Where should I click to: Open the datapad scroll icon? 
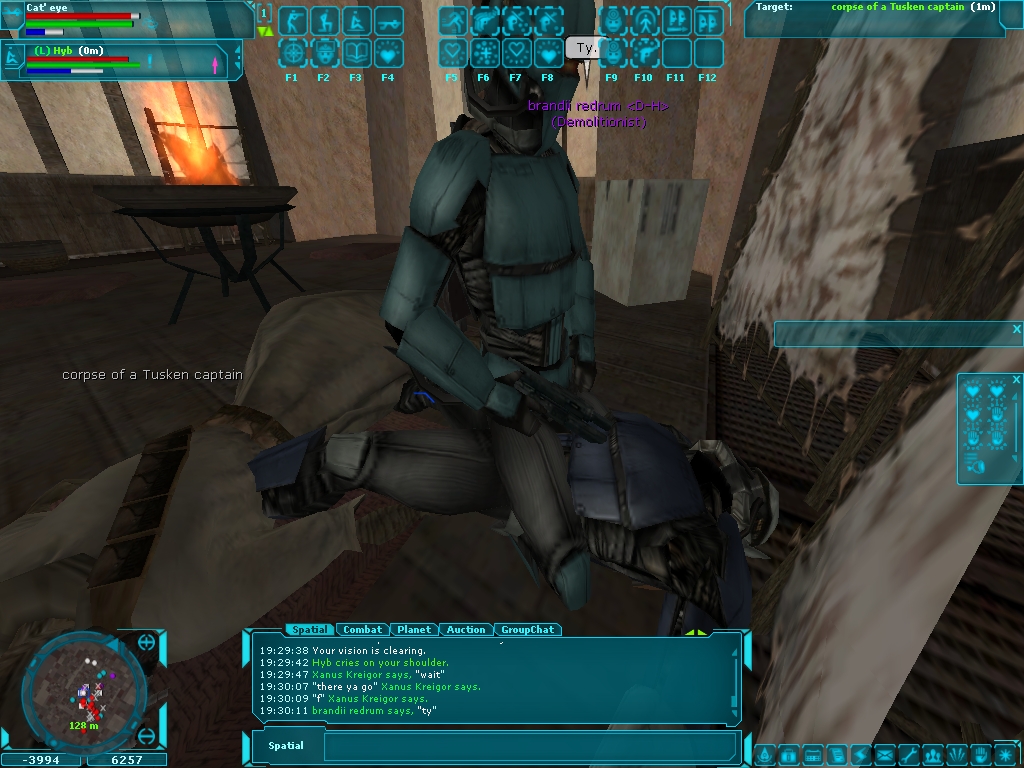point(836,754)
